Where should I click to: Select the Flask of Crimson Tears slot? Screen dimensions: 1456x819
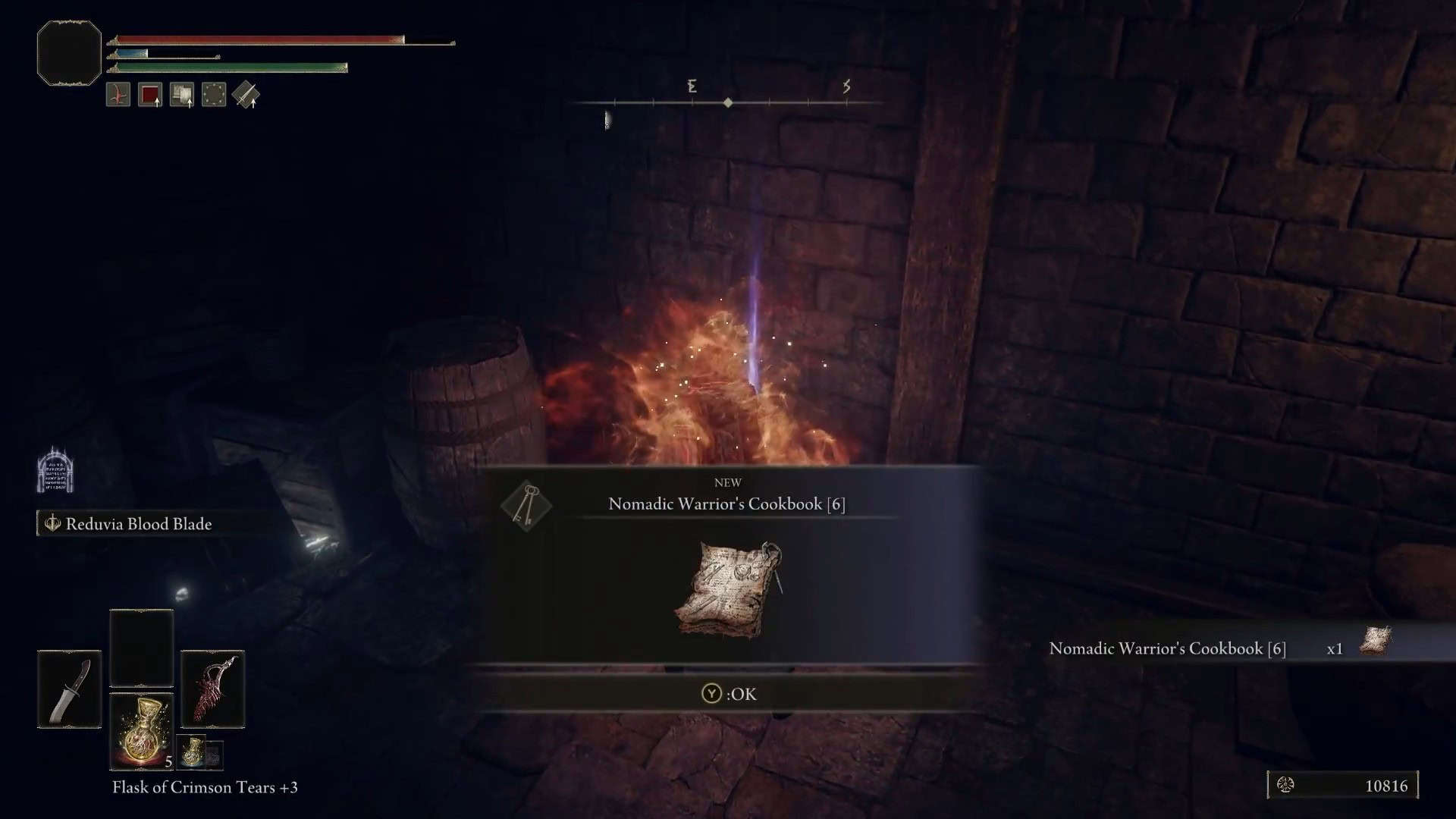[x=142, y=730]
